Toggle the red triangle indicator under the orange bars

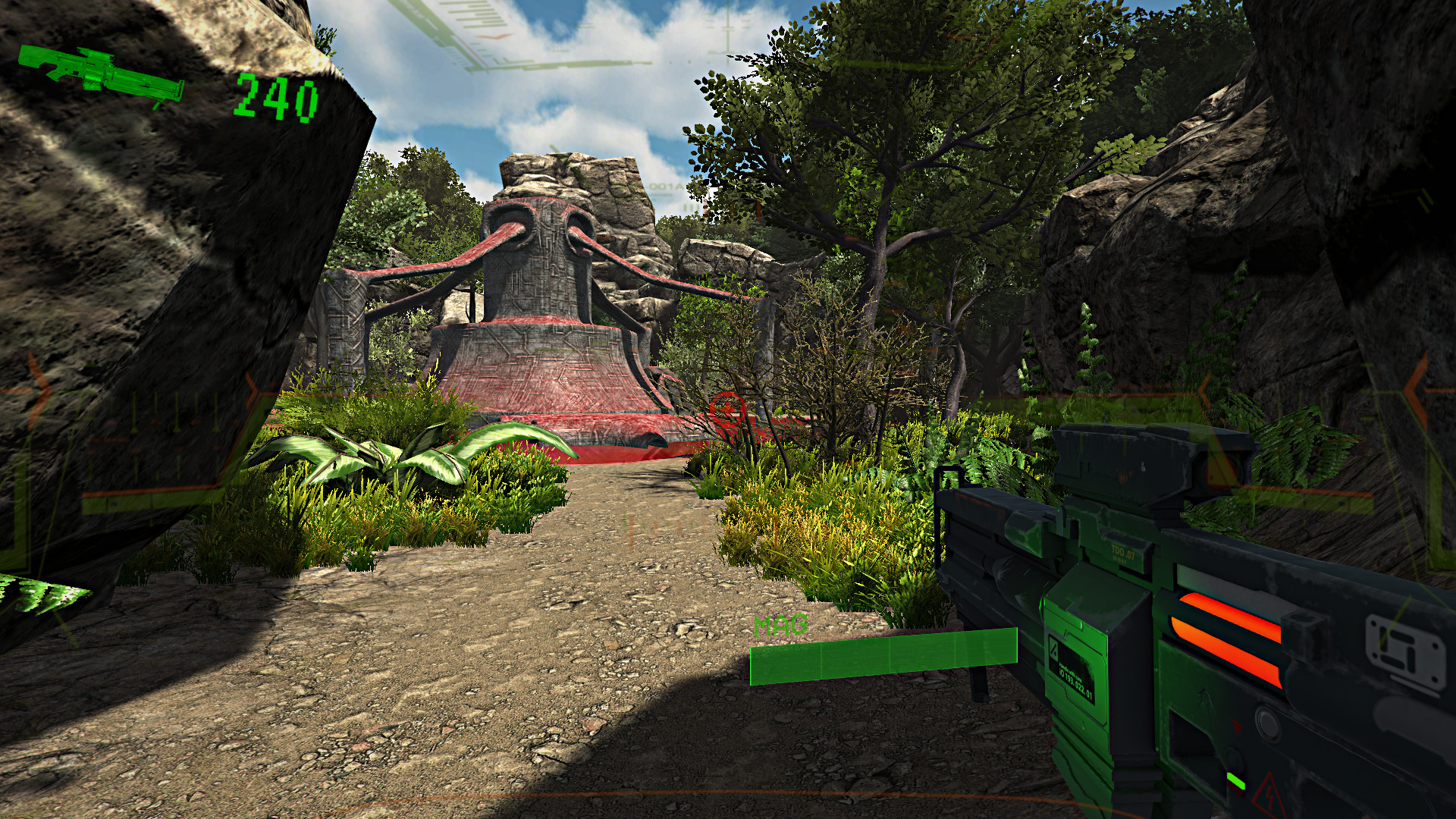tap(1236, 724)
